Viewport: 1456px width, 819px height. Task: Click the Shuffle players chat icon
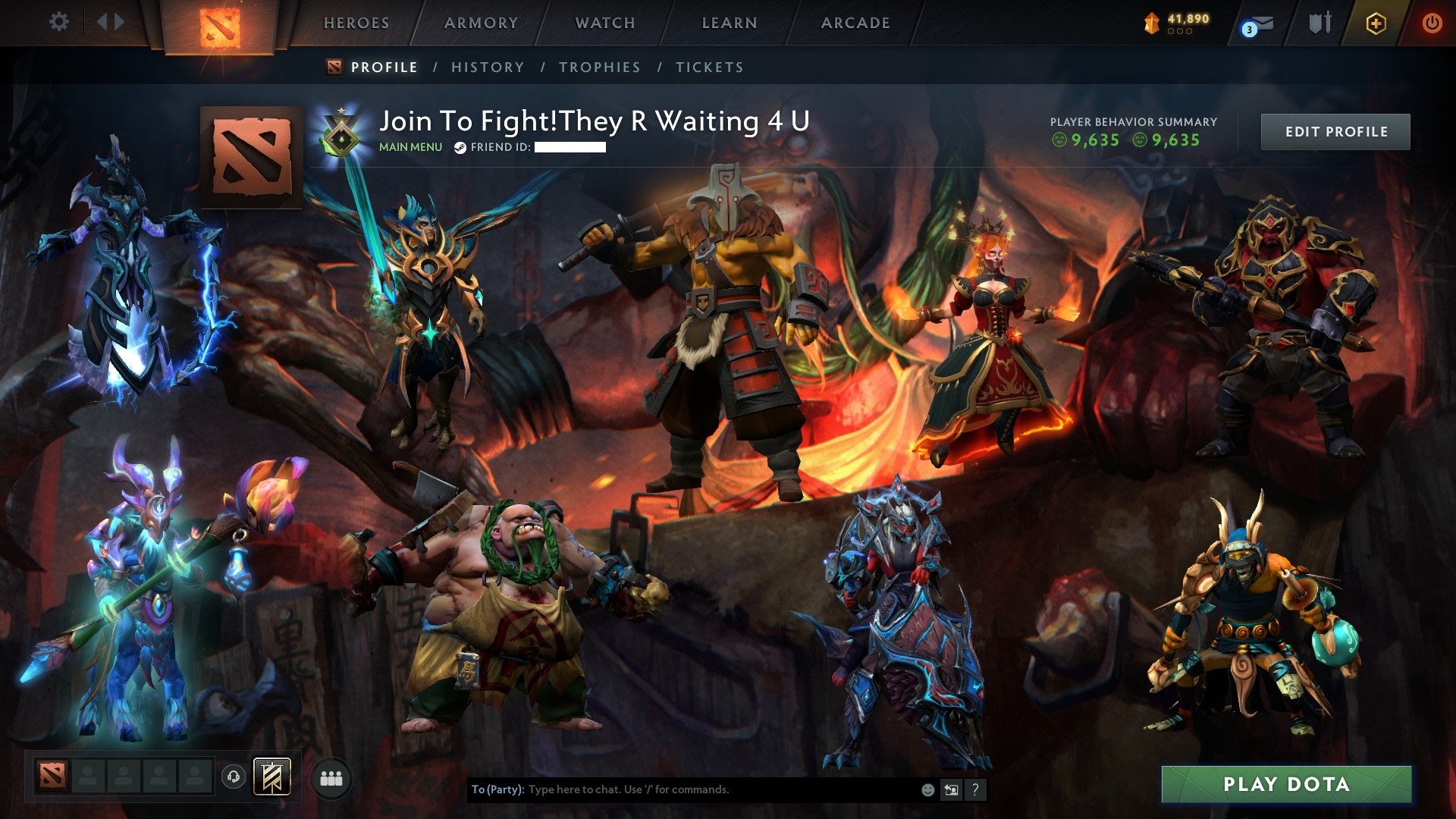[951, 789]
